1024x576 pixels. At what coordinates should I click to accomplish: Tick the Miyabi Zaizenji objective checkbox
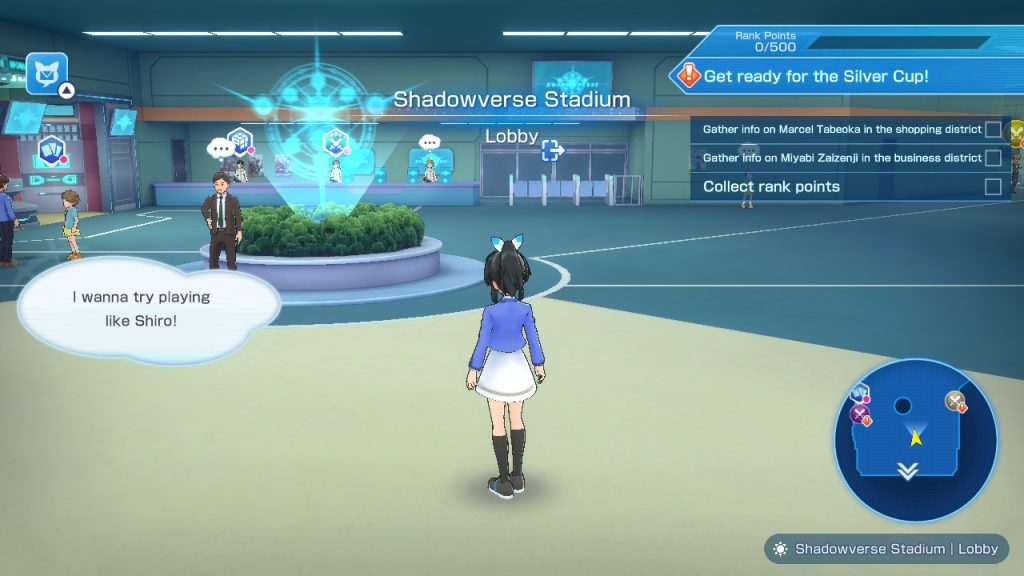point(993,158)
